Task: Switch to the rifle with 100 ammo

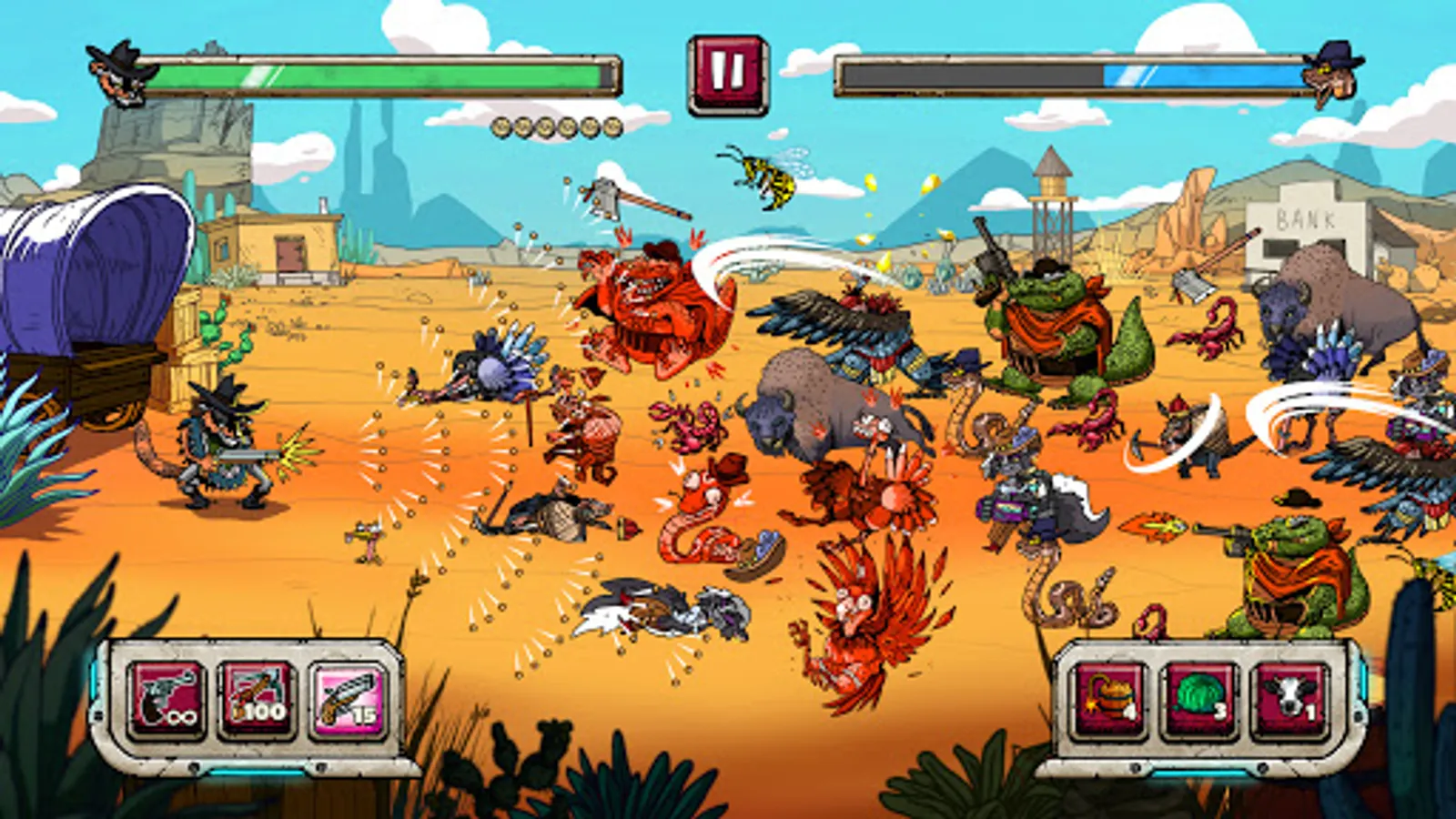Action: click(x=257, y=699)
